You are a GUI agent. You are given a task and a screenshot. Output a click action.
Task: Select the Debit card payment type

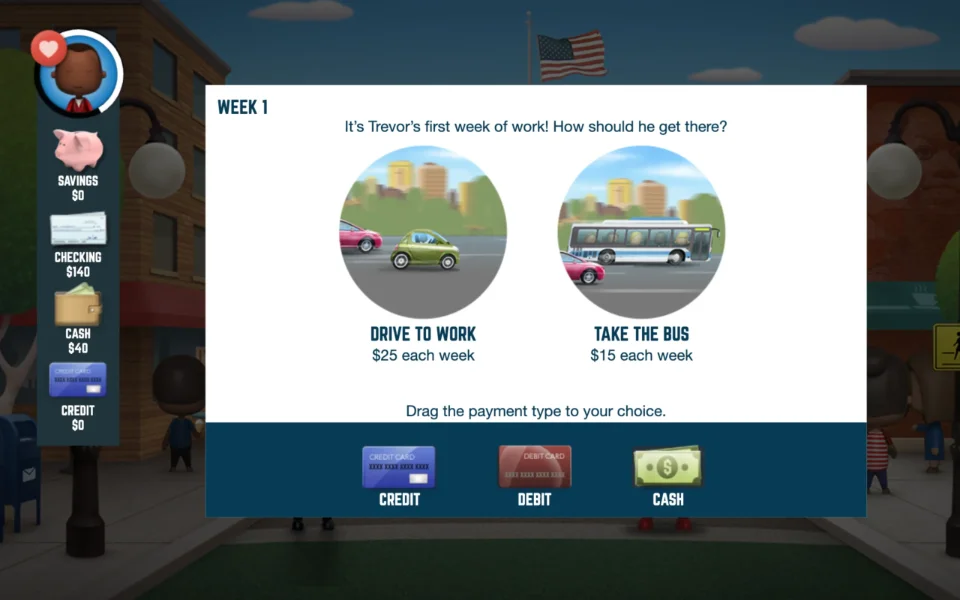(535, 467)
